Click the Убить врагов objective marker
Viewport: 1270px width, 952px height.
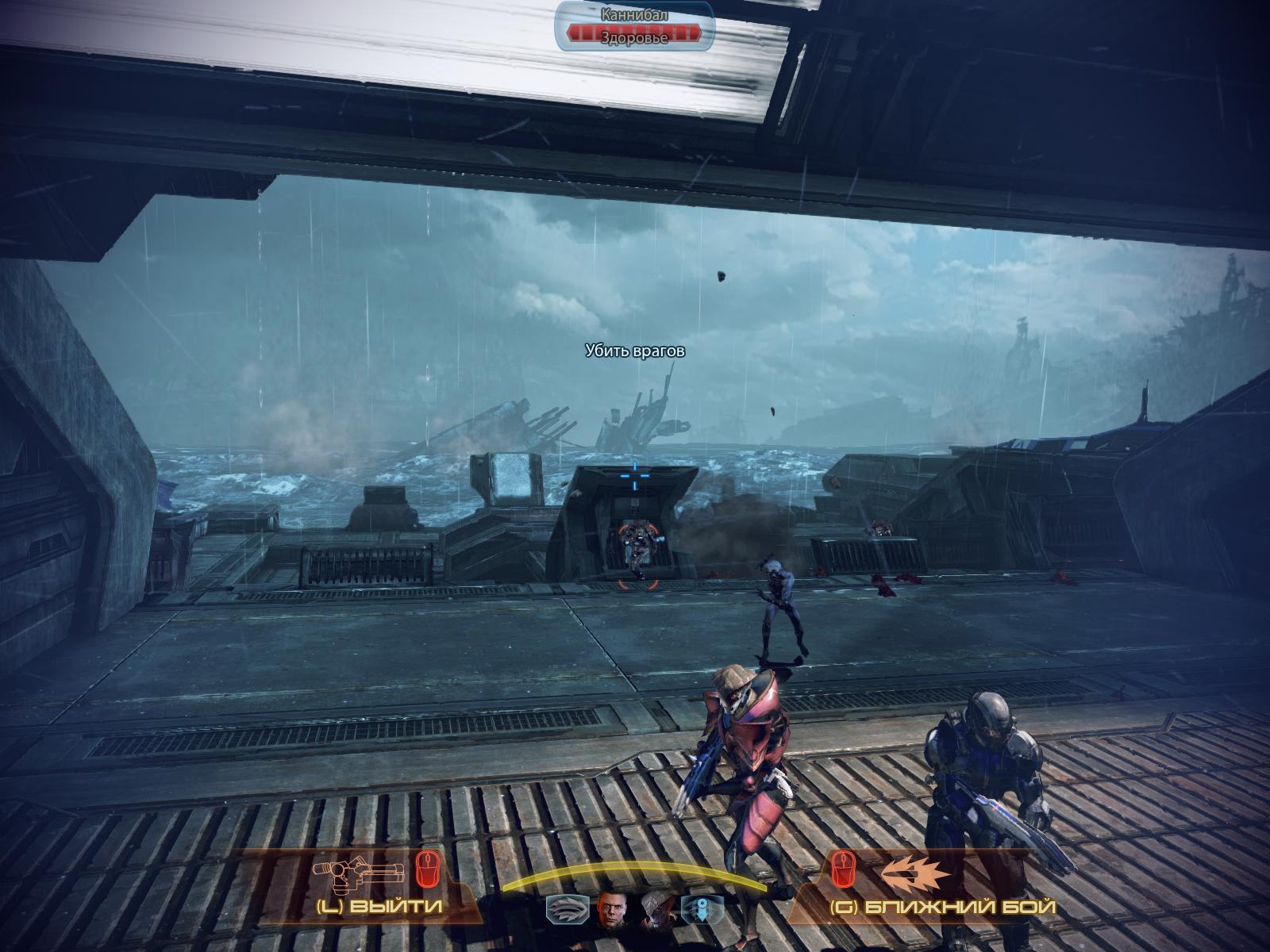tap(634, 351)
